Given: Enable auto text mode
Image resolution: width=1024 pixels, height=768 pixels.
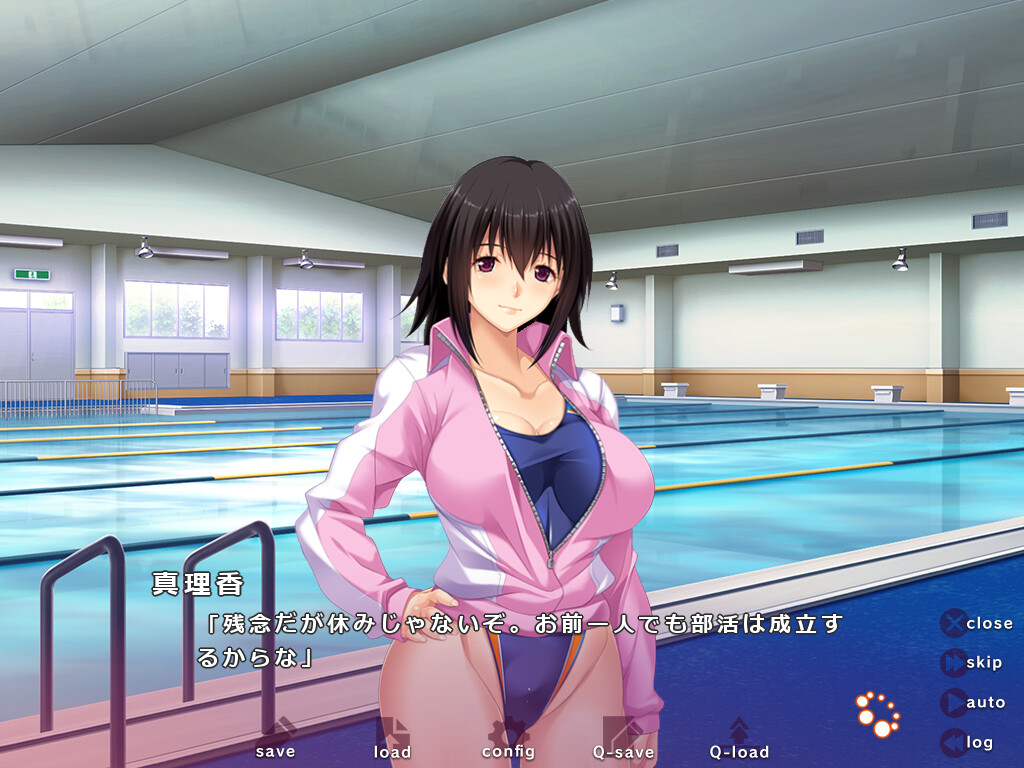Looking at the screenshot, I should (x=973, y=703).
